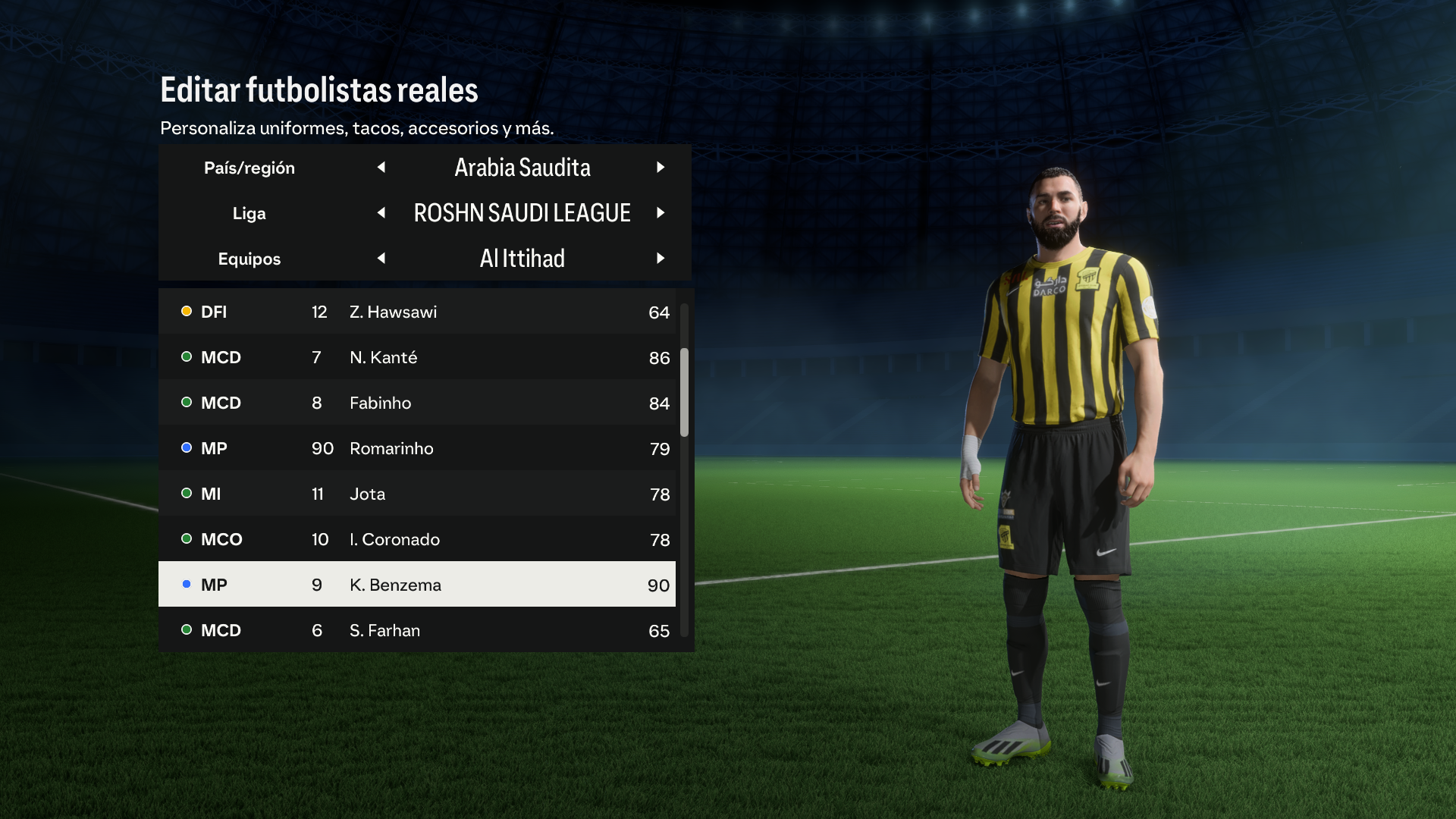Image resolution: width=1456 pixels, height=819 pixels.
Task: Choose I. Coronado from the list
Action: [417, 539]
